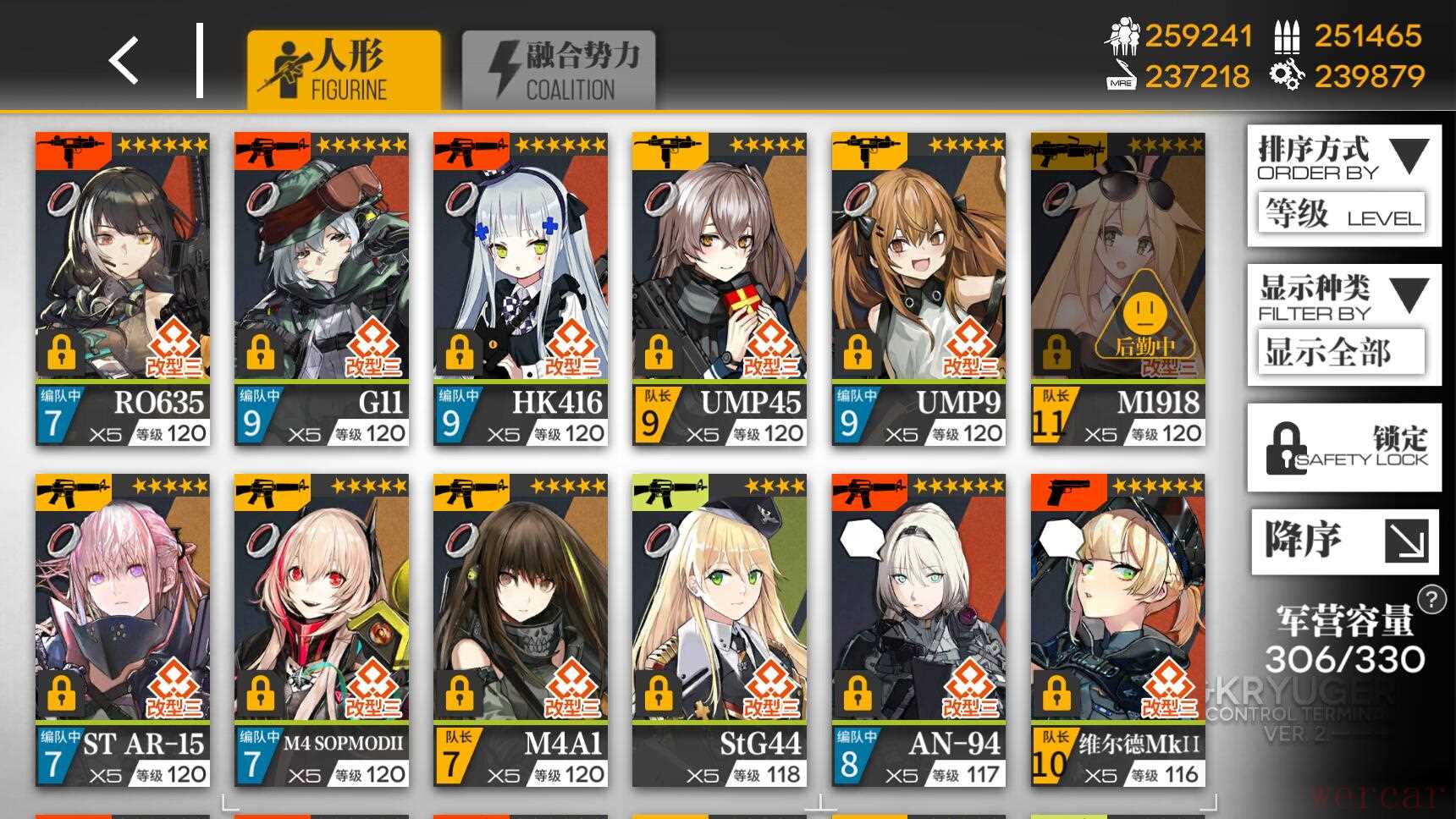Pick the StG44 doll card
Image resolution: width=1456 pixels, height=819 pixels.
[x=720, y=630]
